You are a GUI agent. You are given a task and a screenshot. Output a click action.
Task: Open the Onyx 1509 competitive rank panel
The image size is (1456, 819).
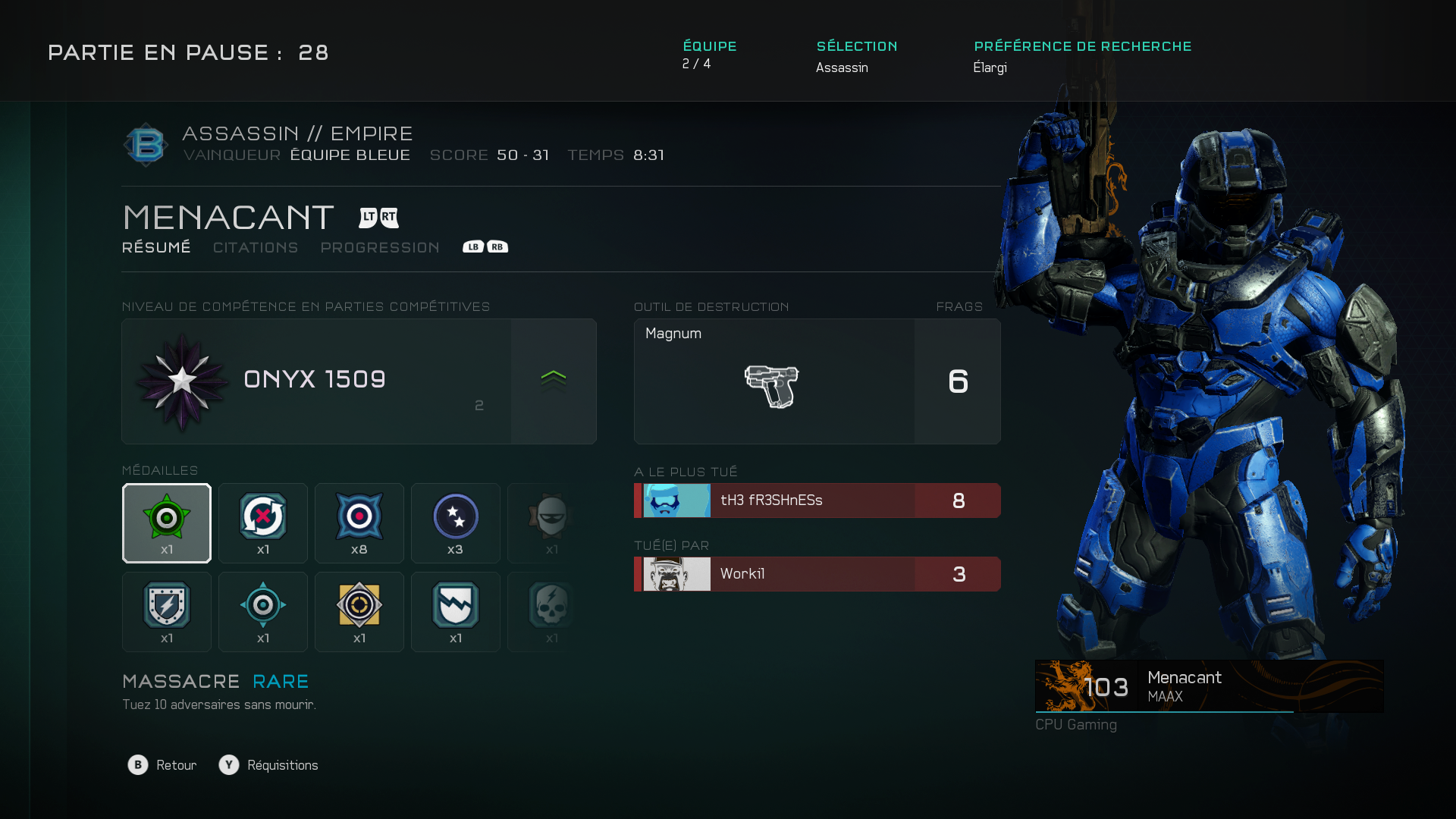click(359, 381)
